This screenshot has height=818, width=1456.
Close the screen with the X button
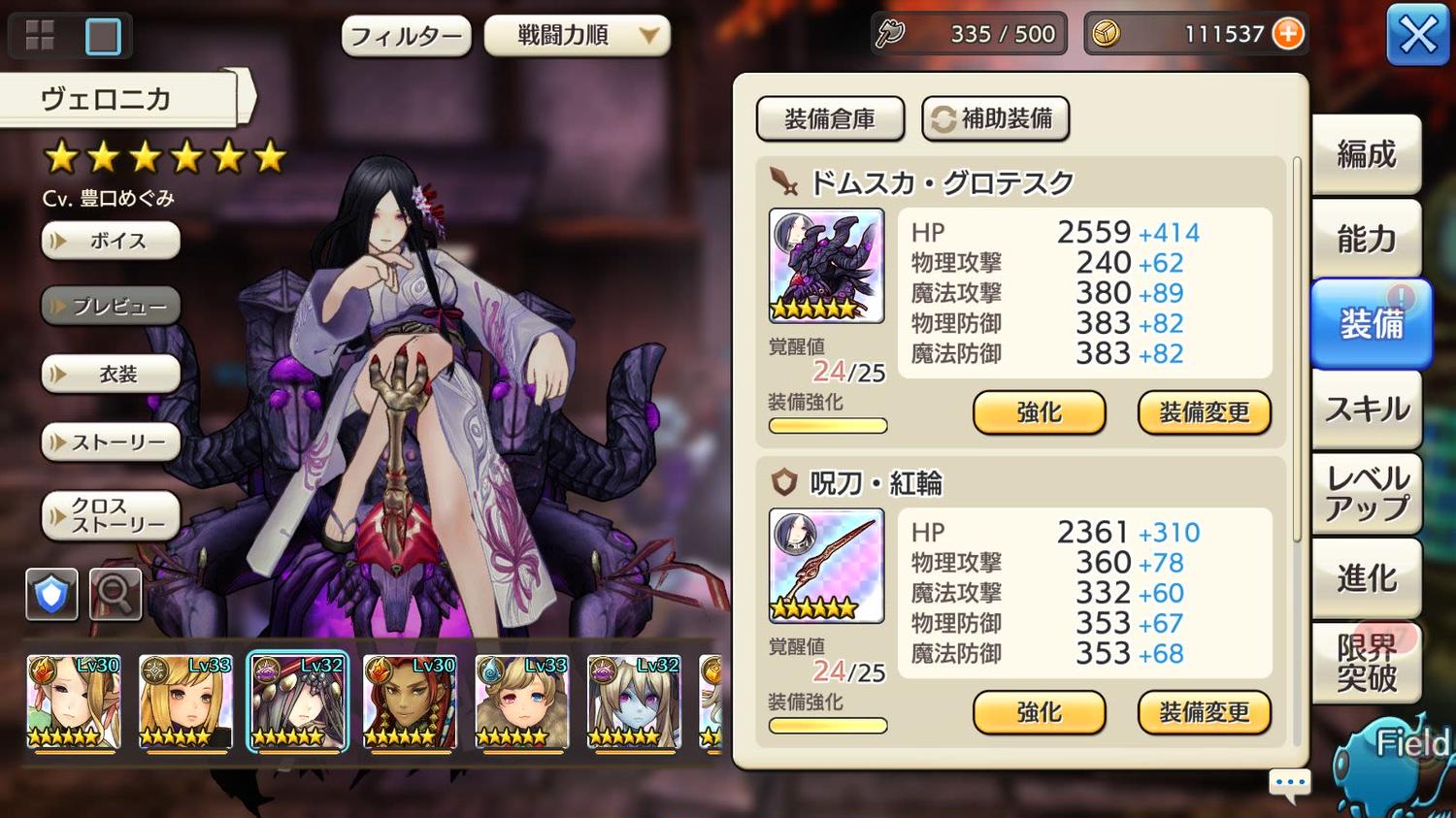coord(1417,35)
